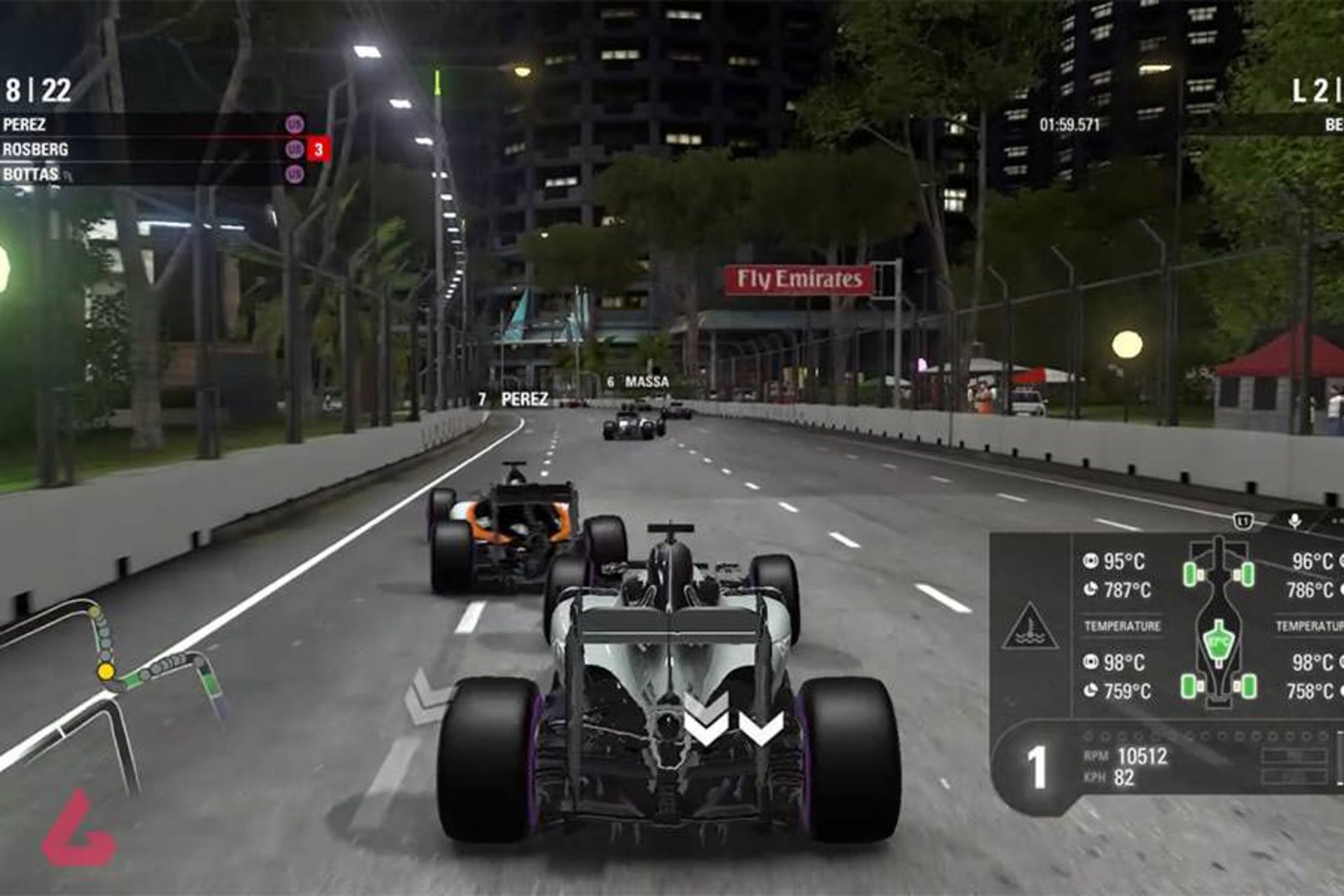
Task: Click the tyre icon next to 95°C reading
Action: click(1091, 561)
